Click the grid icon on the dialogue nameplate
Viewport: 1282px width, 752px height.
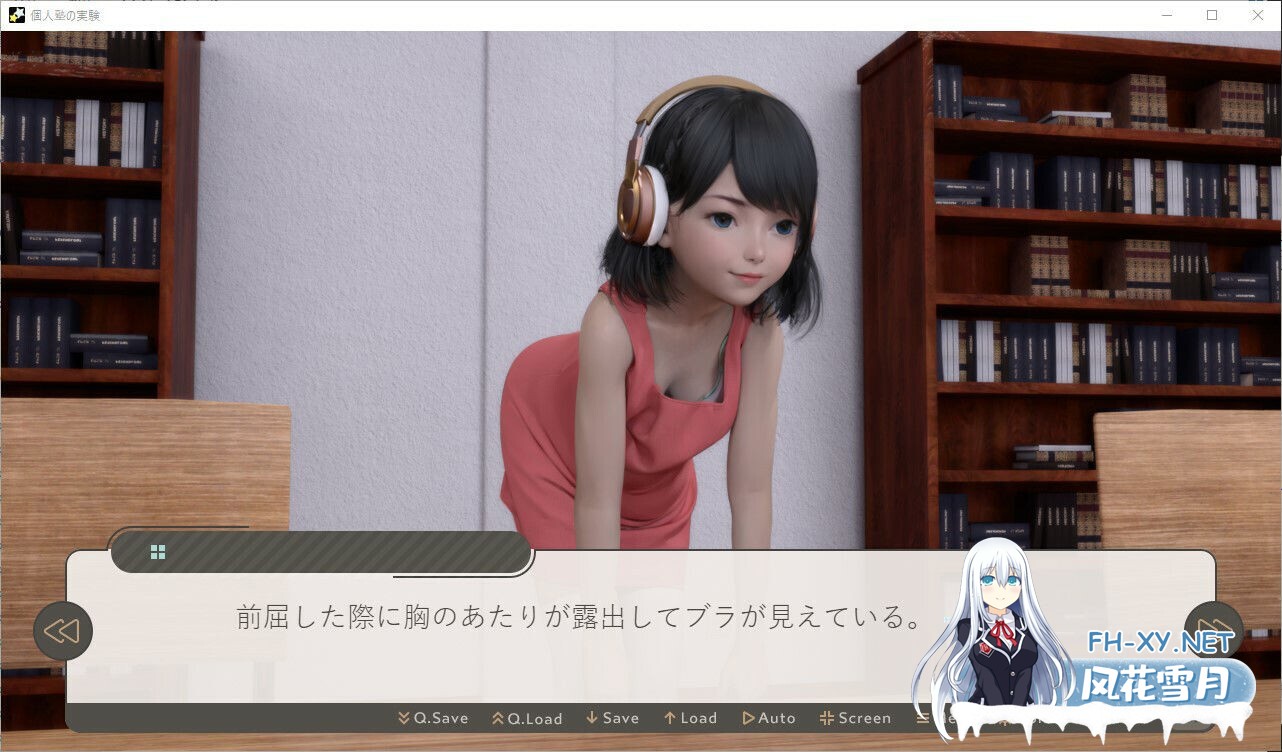(157, 550)
